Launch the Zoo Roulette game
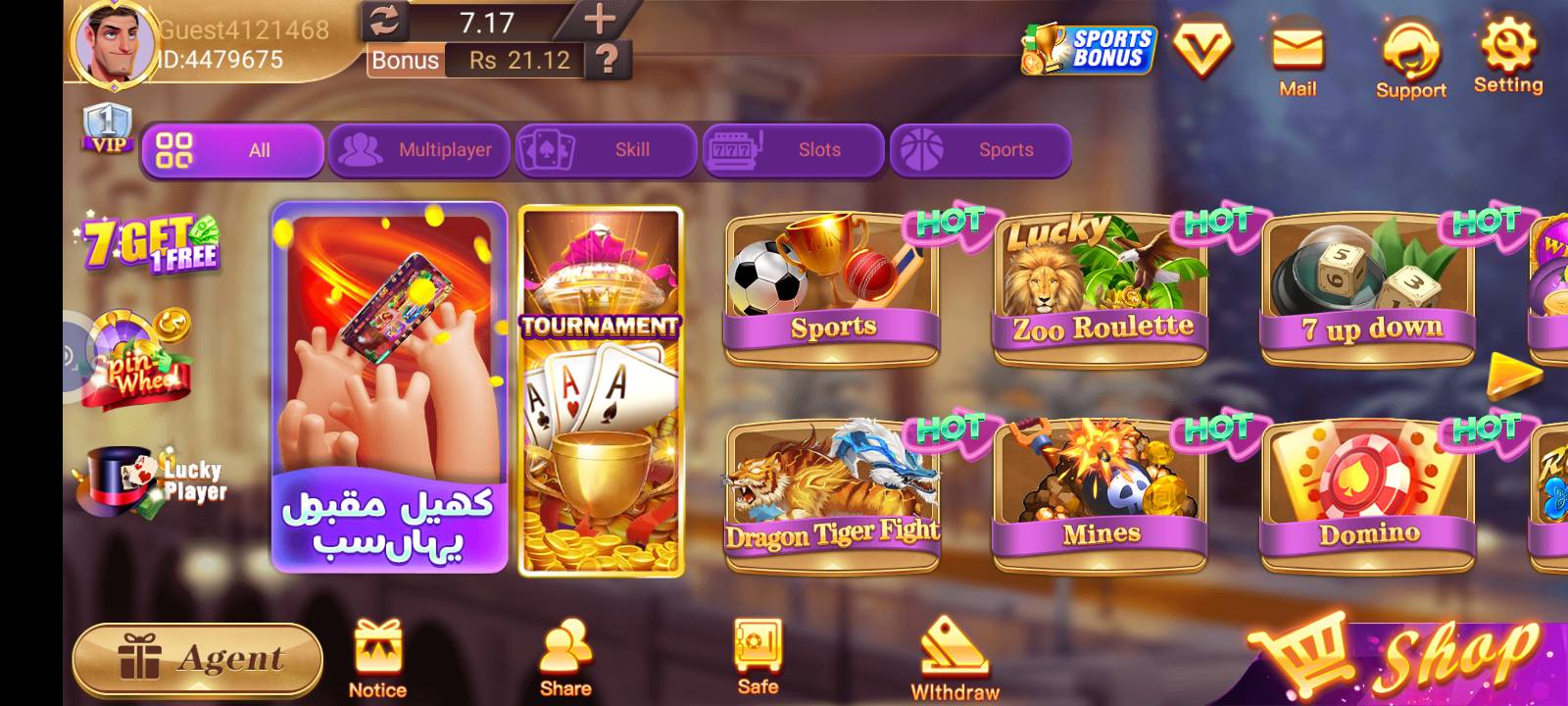1568x706 pixels. [x=1098, y=284]
